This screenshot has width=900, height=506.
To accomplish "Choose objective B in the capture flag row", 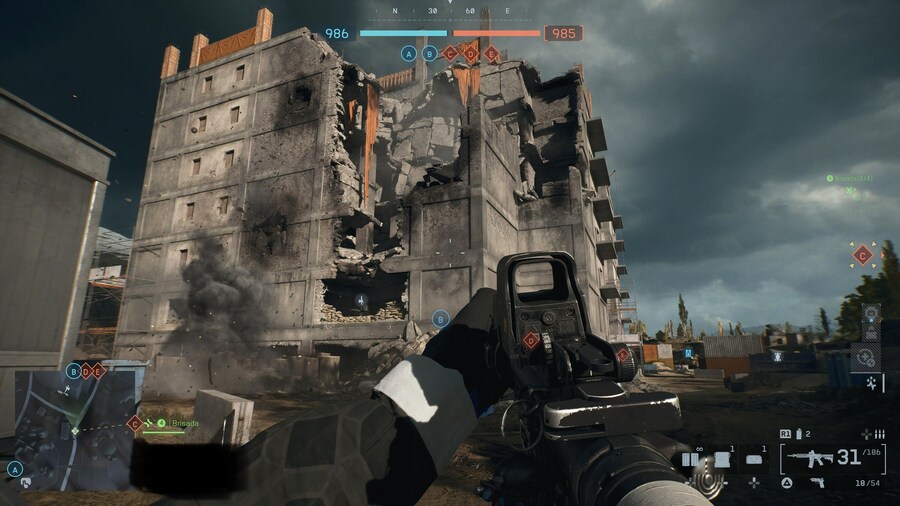I will [x=429, y=53].
